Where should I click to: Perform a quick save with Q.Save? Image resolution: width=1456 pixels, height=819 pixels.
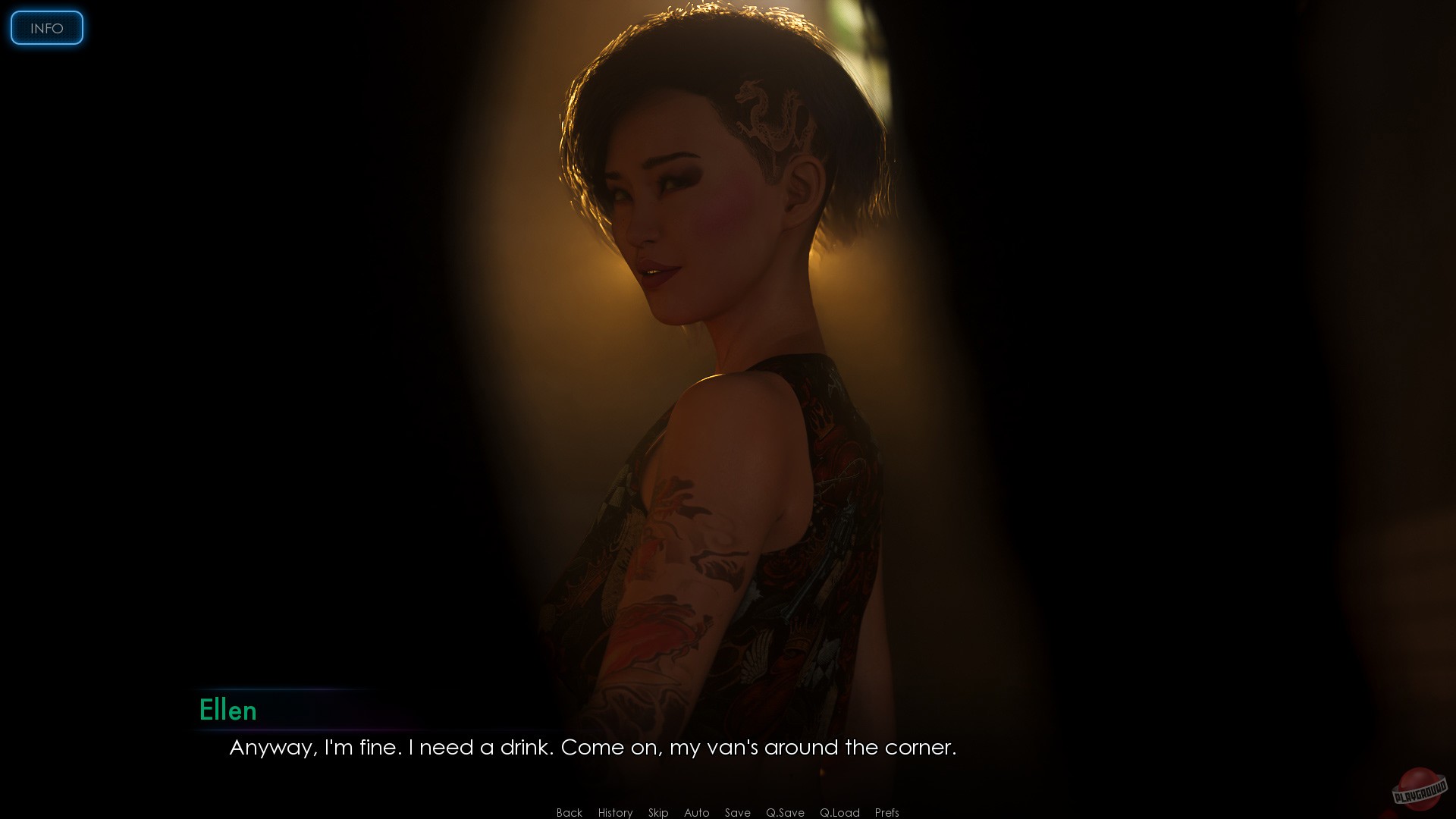(x=784, y=812)
